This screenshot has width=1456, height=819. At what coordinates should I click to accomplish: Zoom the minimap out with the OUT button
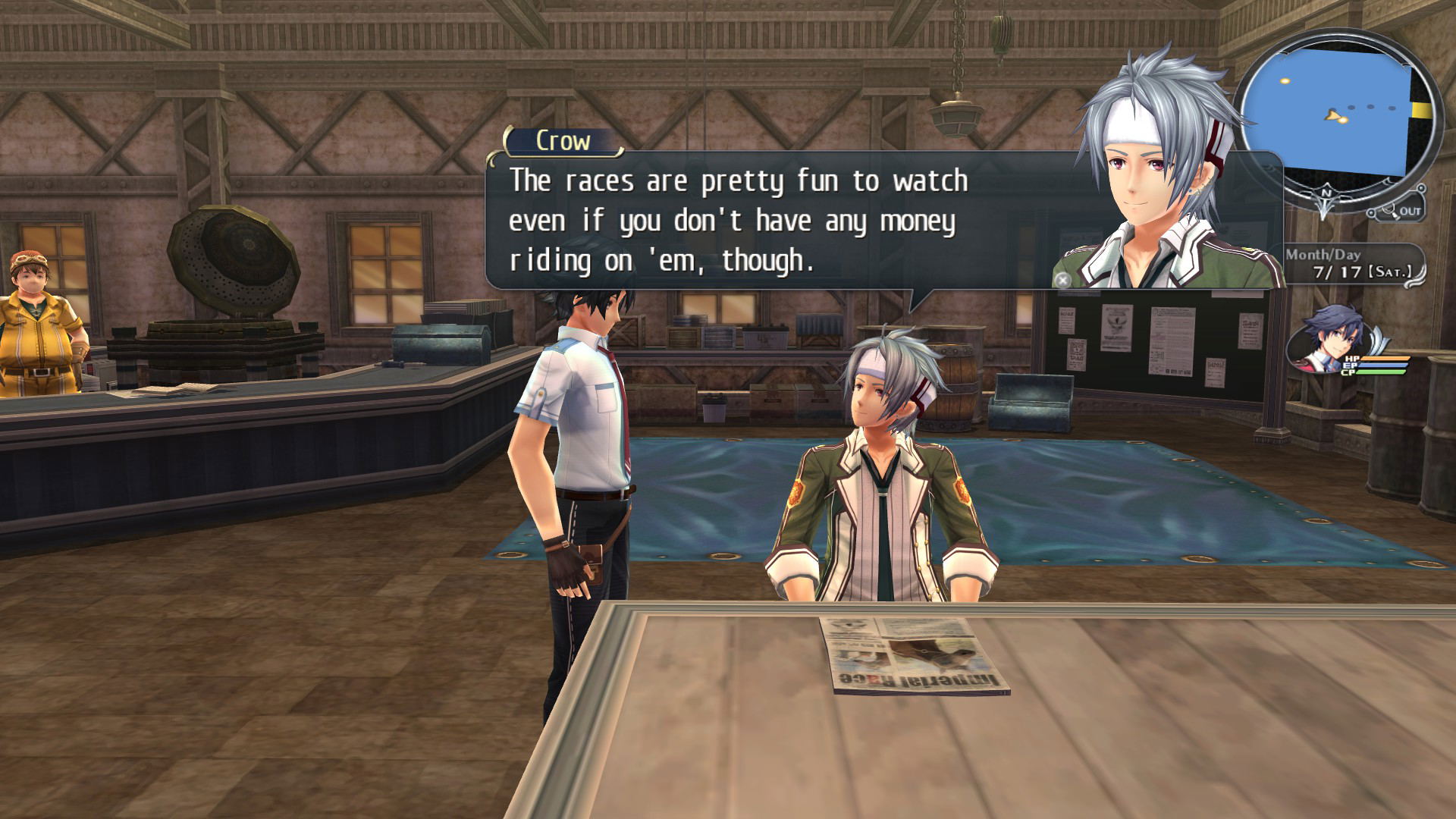click(x=1401, y=211)
